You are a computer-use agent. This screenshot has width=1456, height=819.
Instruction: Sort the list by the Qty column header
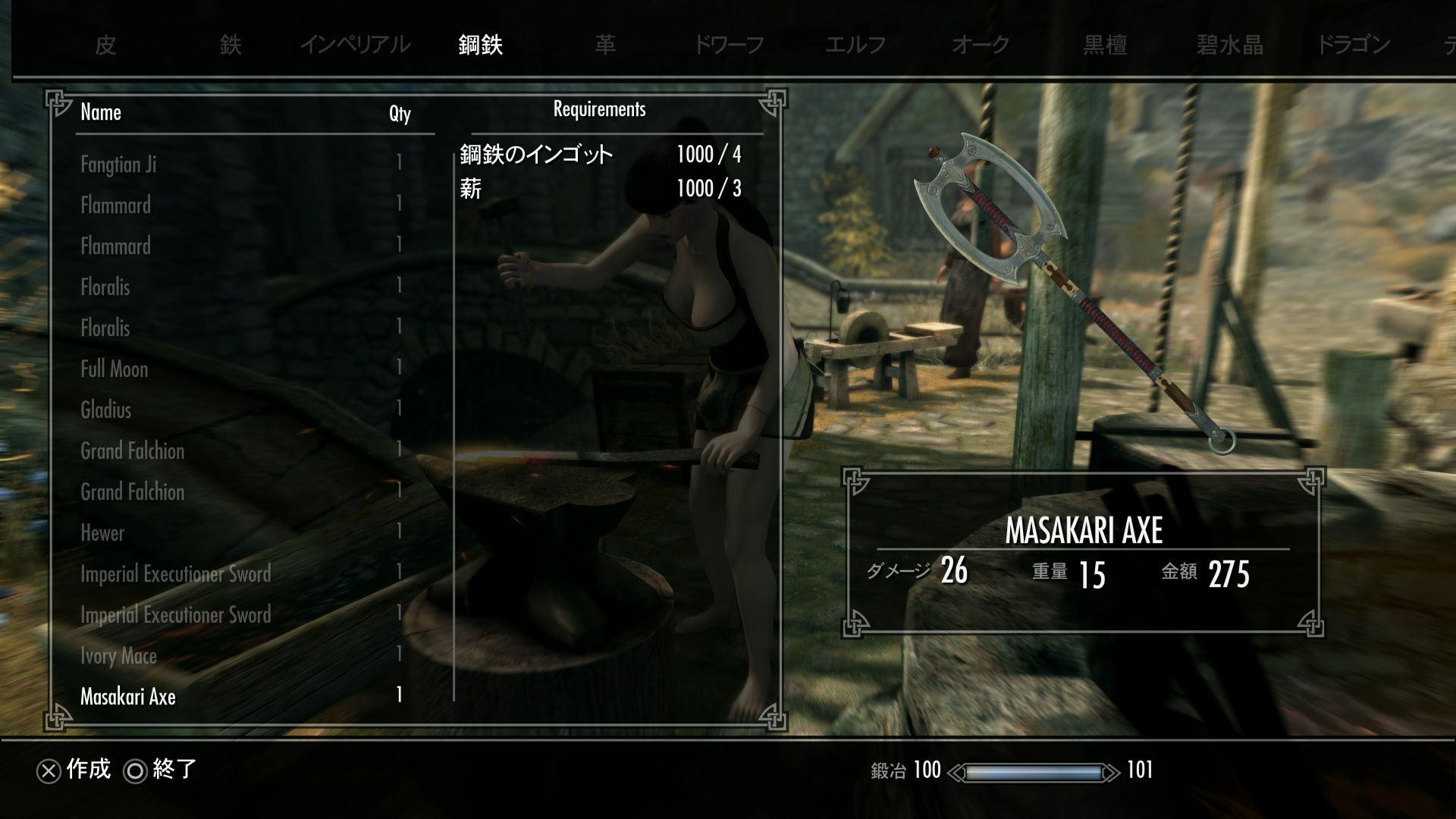click(400, 114)
